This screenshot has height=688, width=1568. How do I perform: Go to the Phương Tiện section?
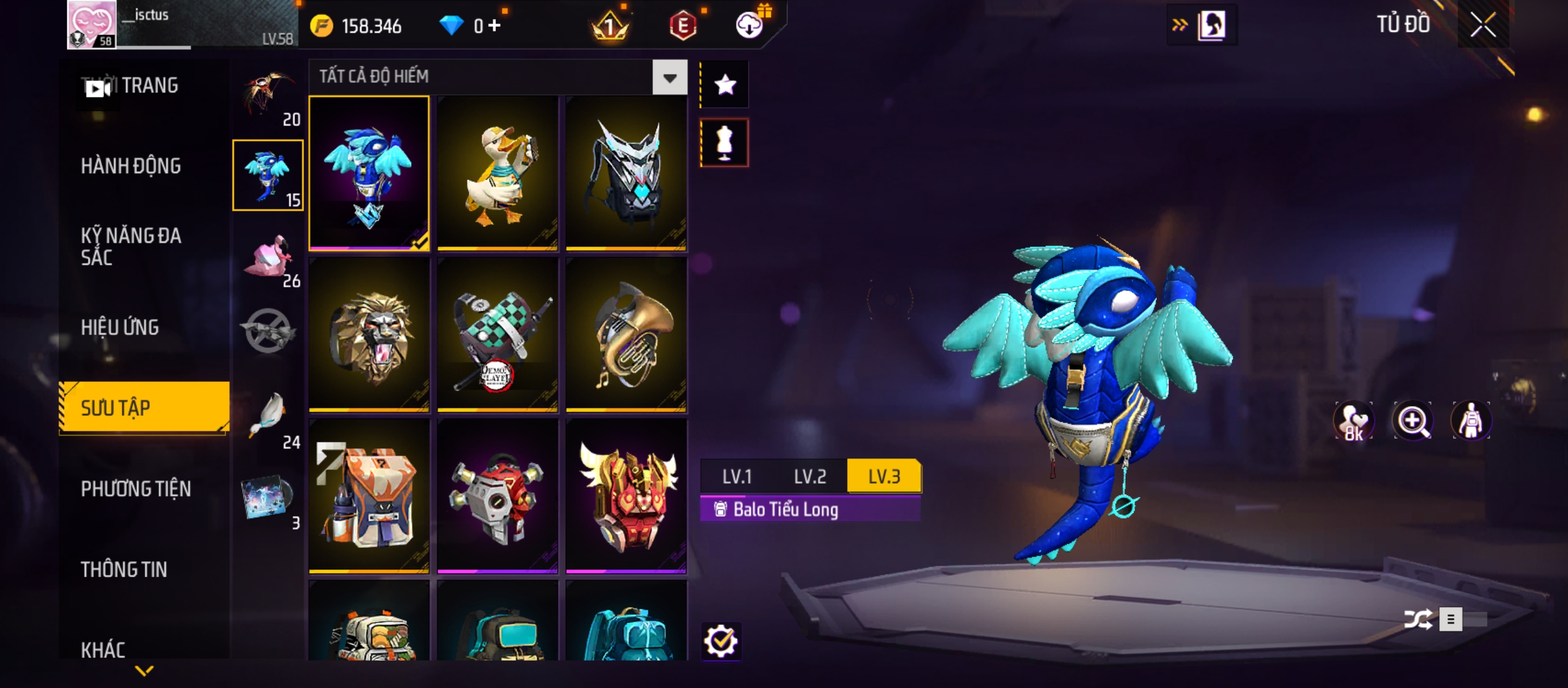136,489
